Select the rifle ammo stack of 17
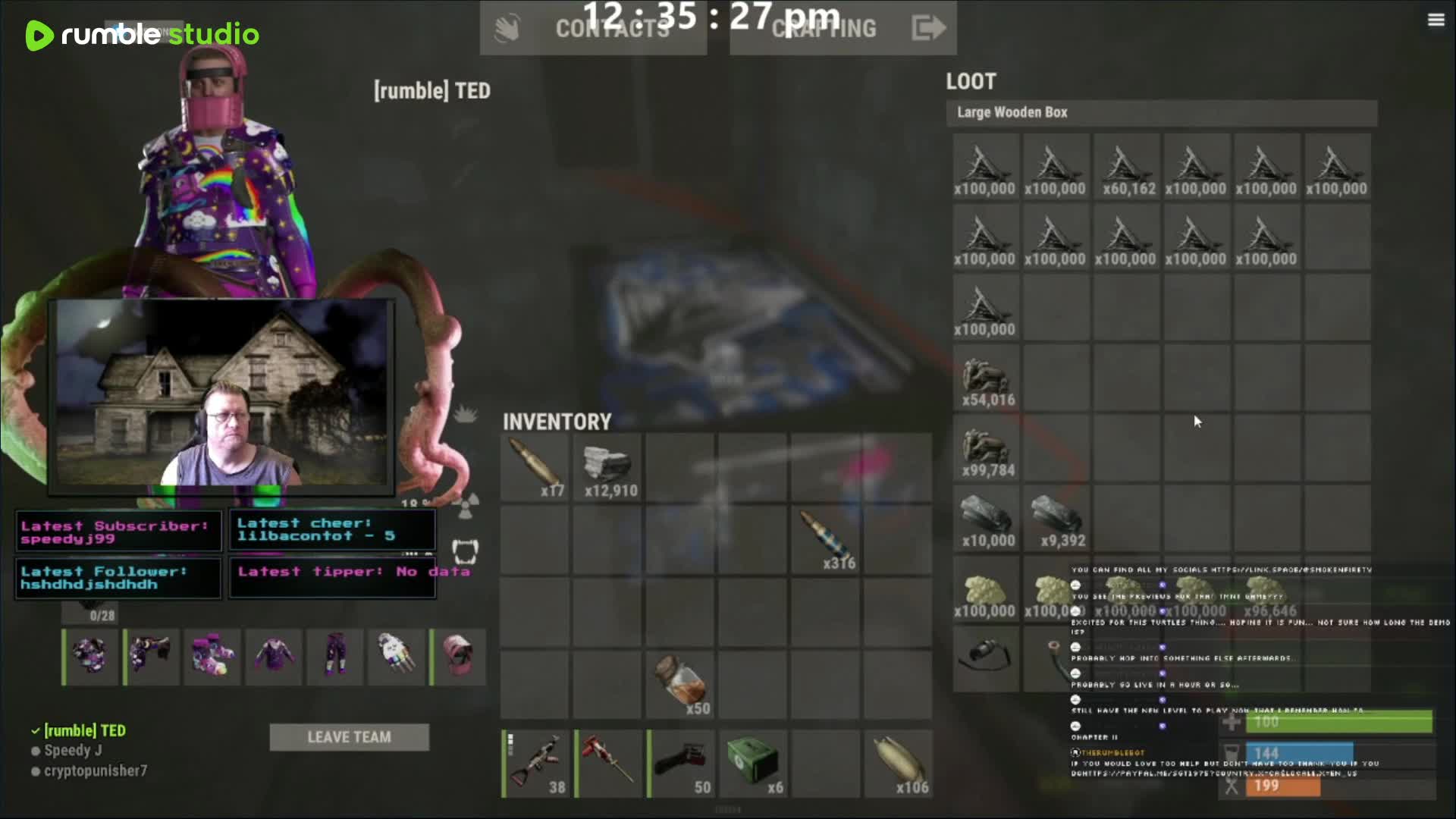This screenshot has height=819, width=1456. [x=535, y=466]
